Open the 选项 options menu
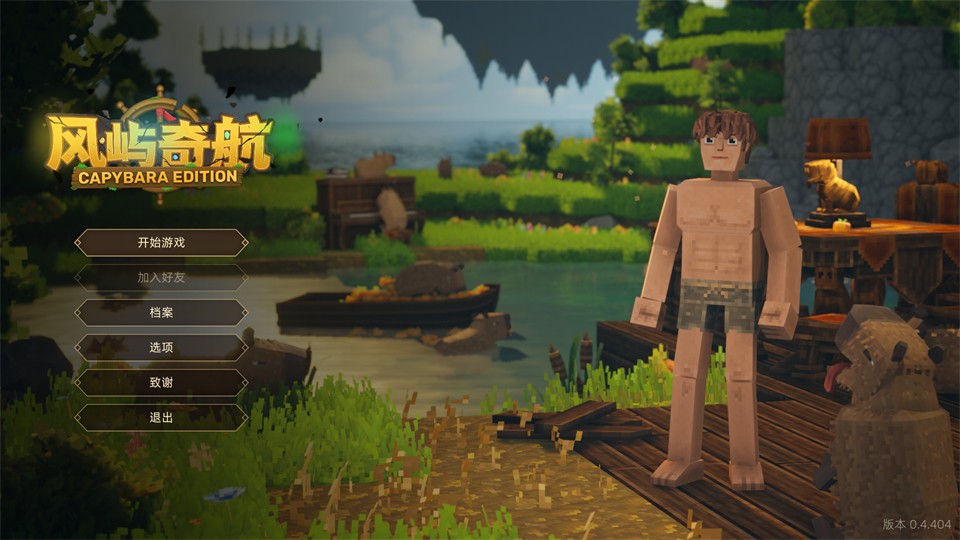Screen dimensions: 960x540 [x=161, y=348]
